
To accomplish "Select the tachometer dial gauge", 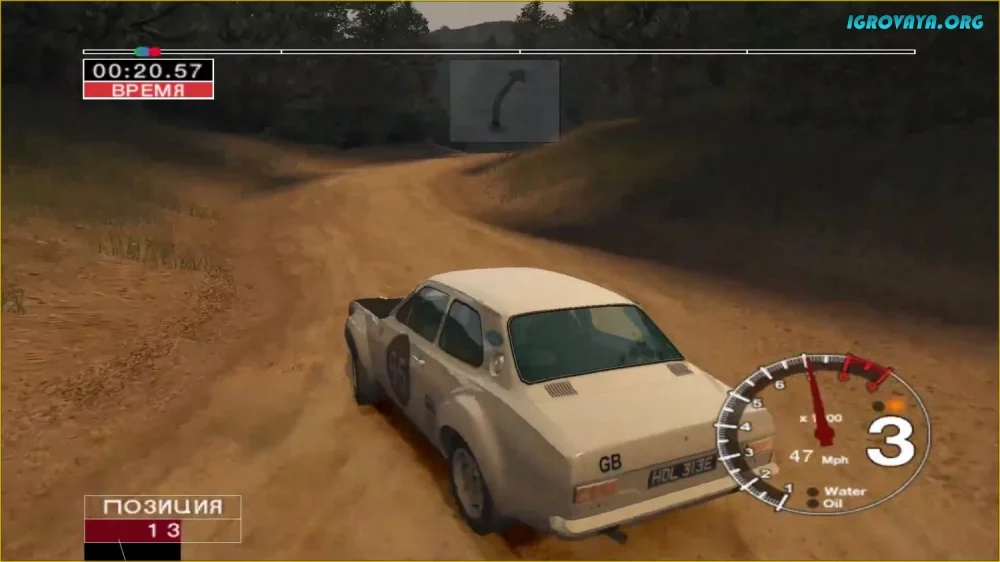I will pyautogui.click(x=822, y=432).
